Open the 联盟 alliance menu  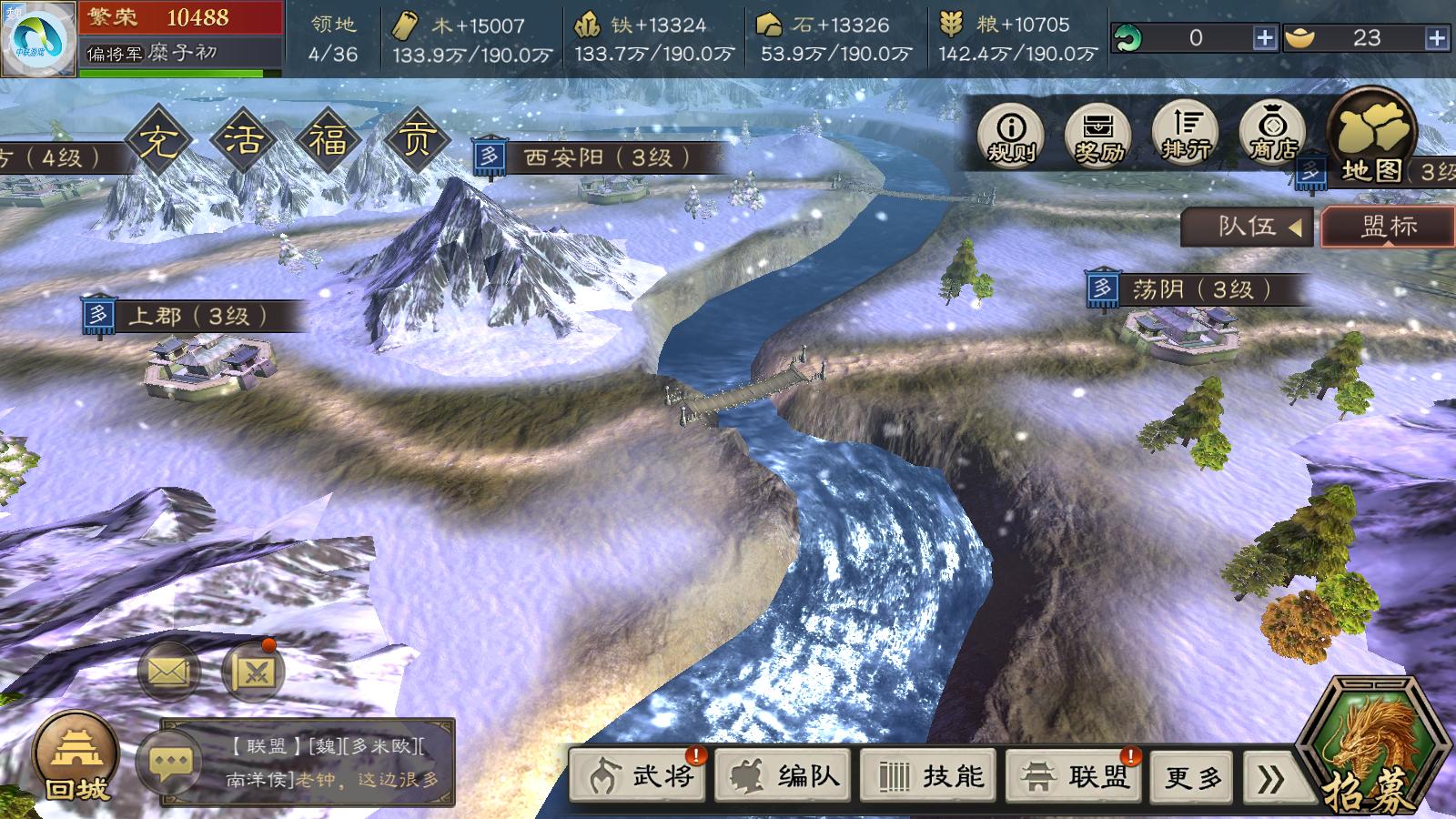[1074, 776]
